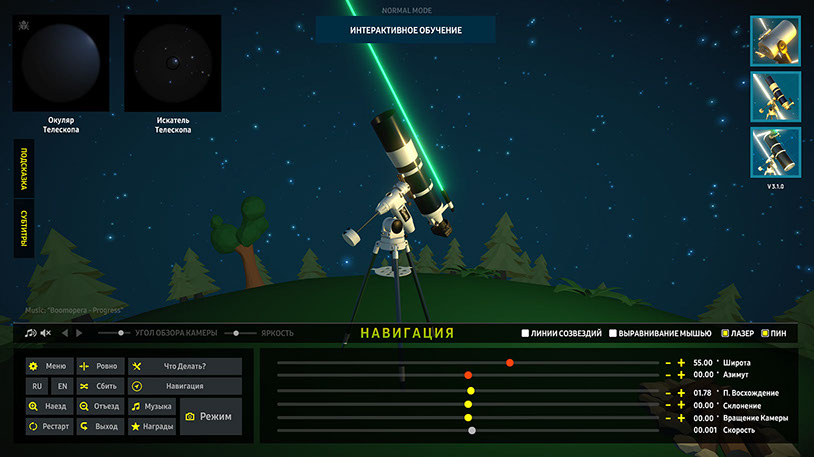Enable the Линии Созвездий checkbox

click(525, 333)
